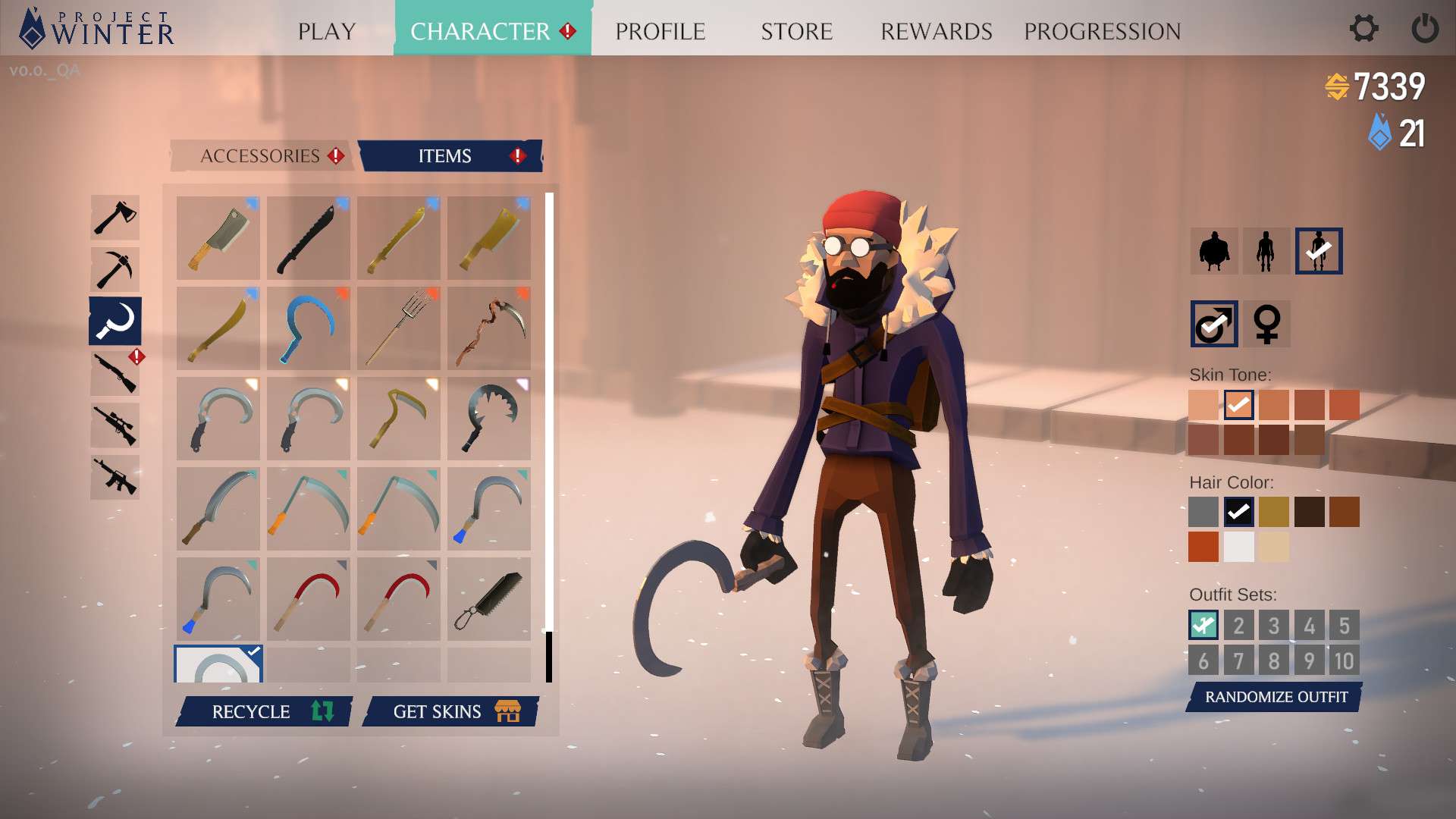Open settings via the gear icon
This screenshot has width=1456, height=819.
click(x=1363, y=30)
